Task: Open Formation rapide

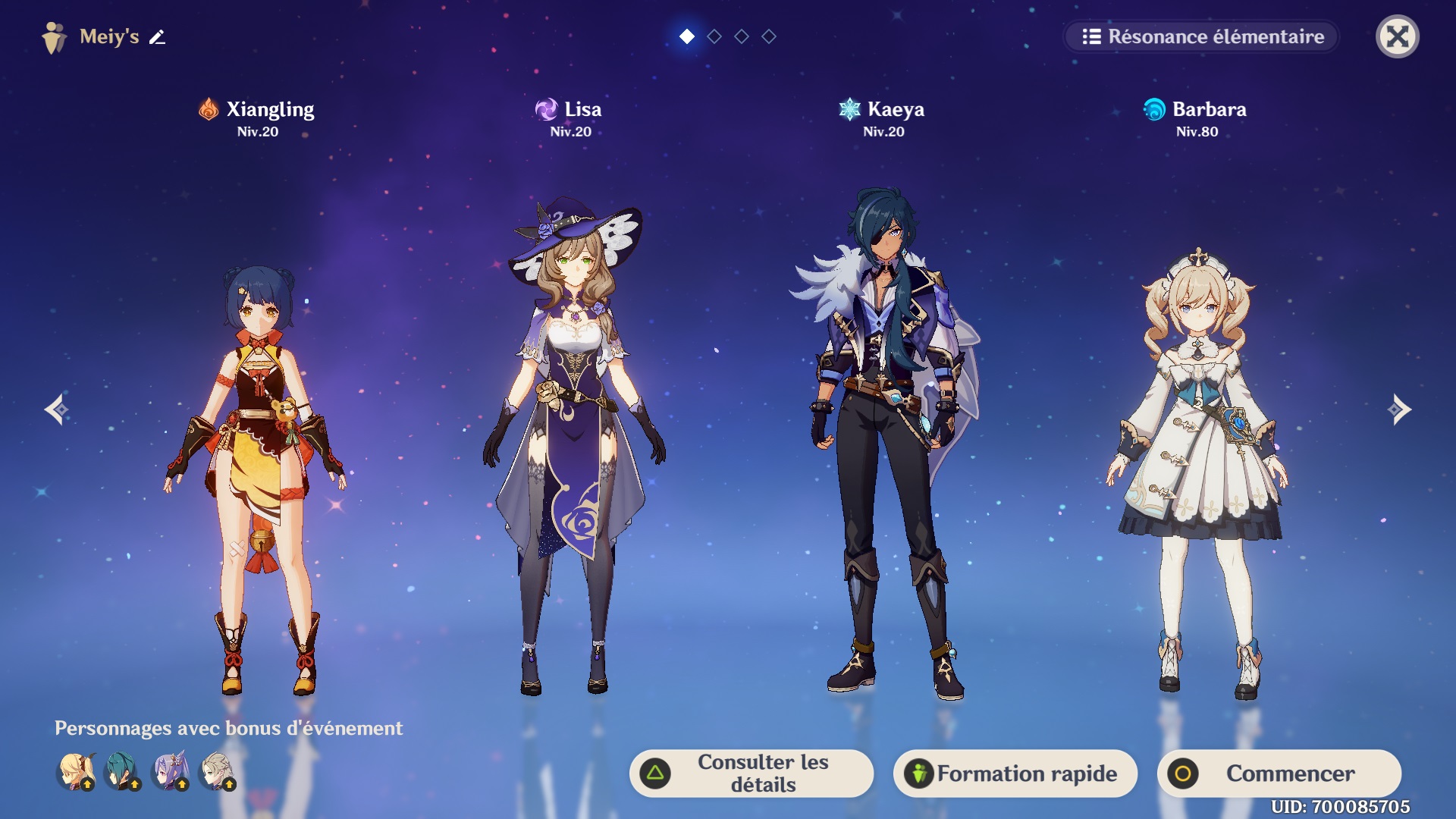Action: click(x=1015, y=773)
